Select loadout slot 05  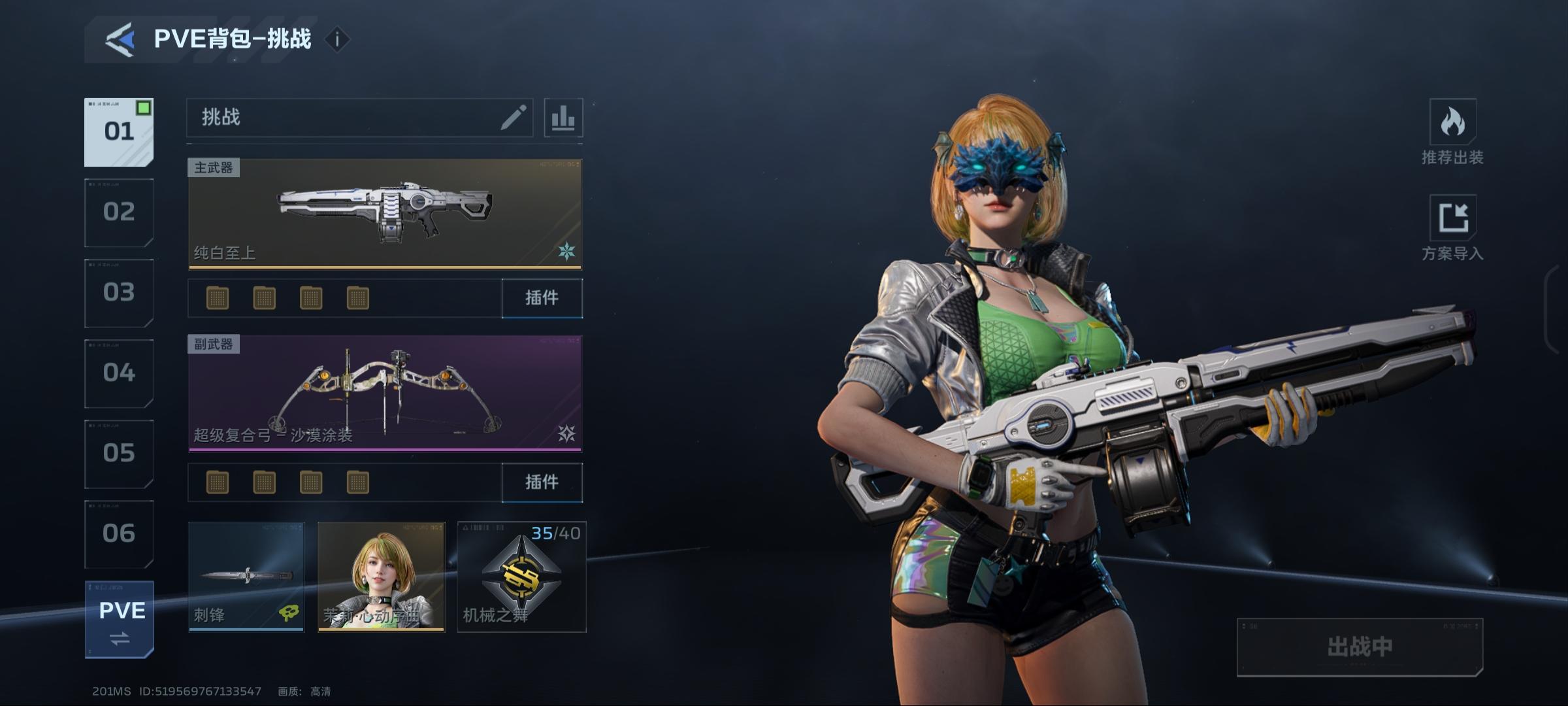119,454
